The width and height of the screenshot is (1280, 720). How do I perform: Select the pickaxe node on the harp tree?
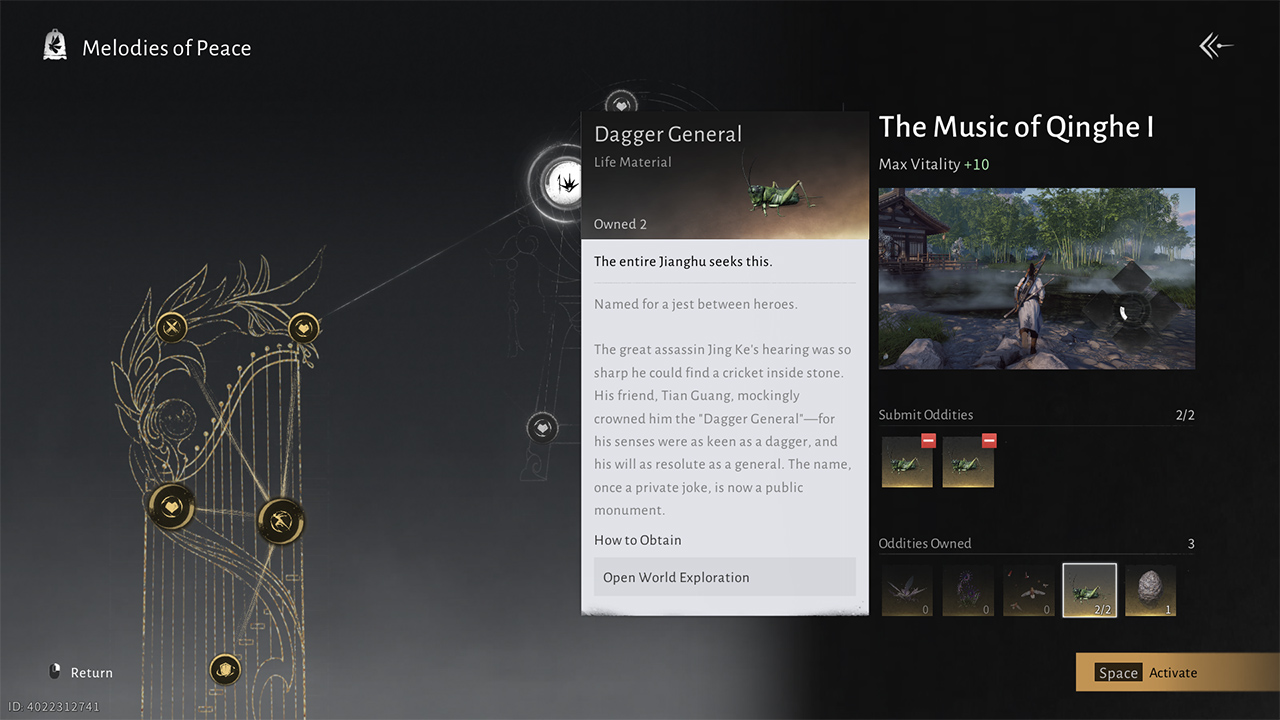pos(281,521)
